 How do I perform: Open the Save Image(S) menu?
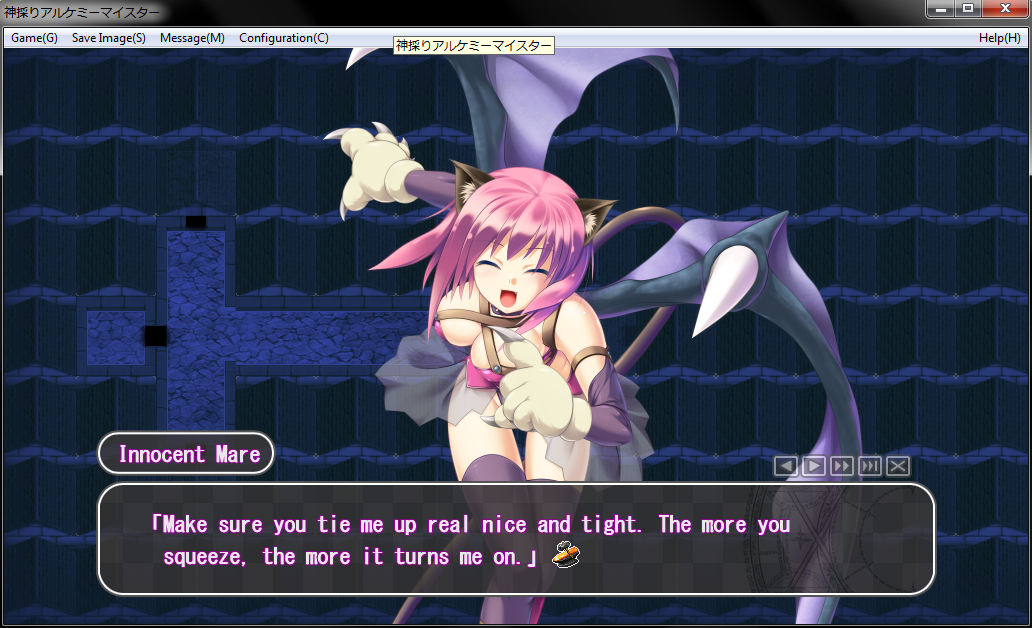tap(108, 38)
